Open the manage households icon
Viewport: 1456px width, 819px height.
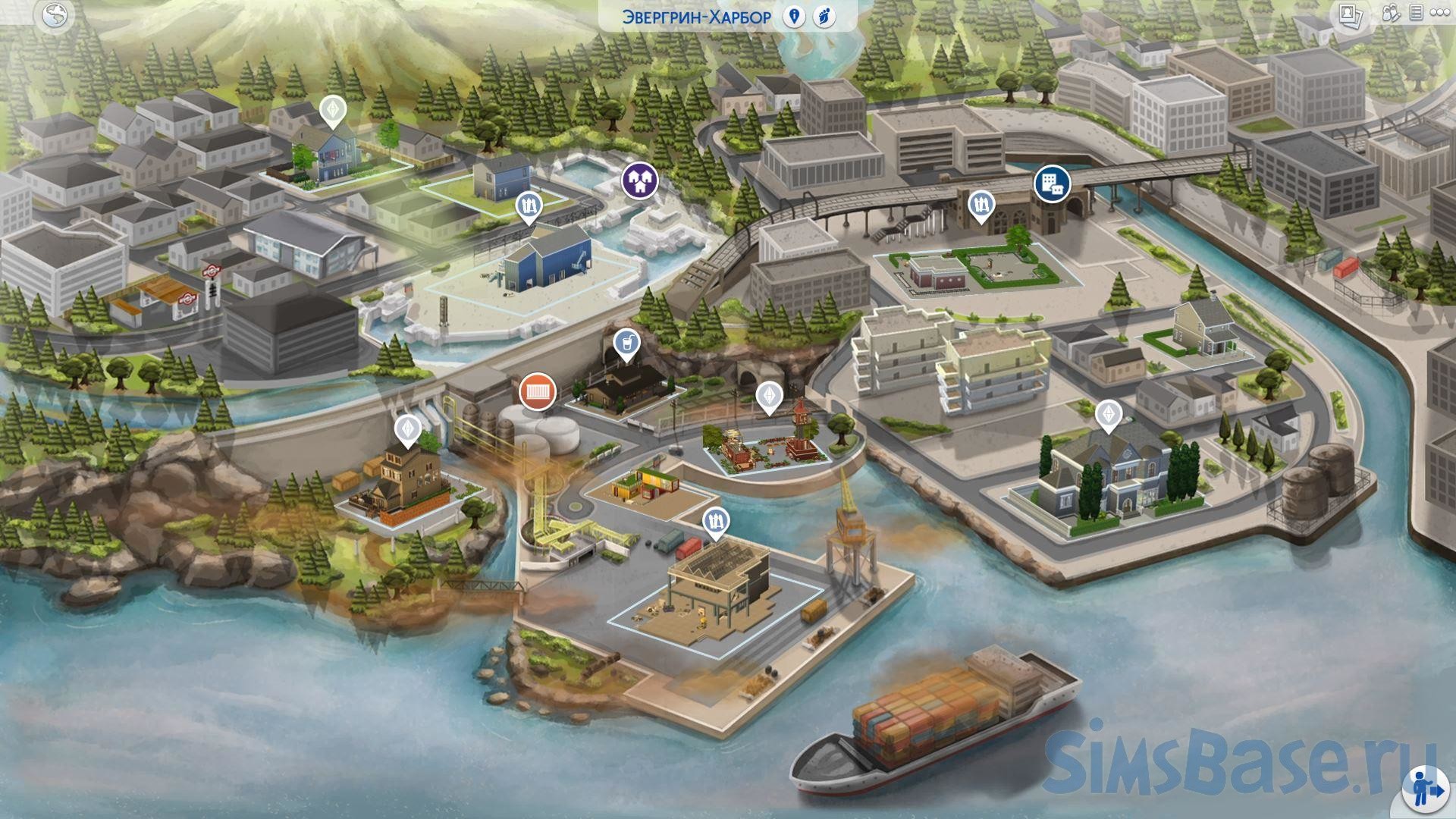1391,14
